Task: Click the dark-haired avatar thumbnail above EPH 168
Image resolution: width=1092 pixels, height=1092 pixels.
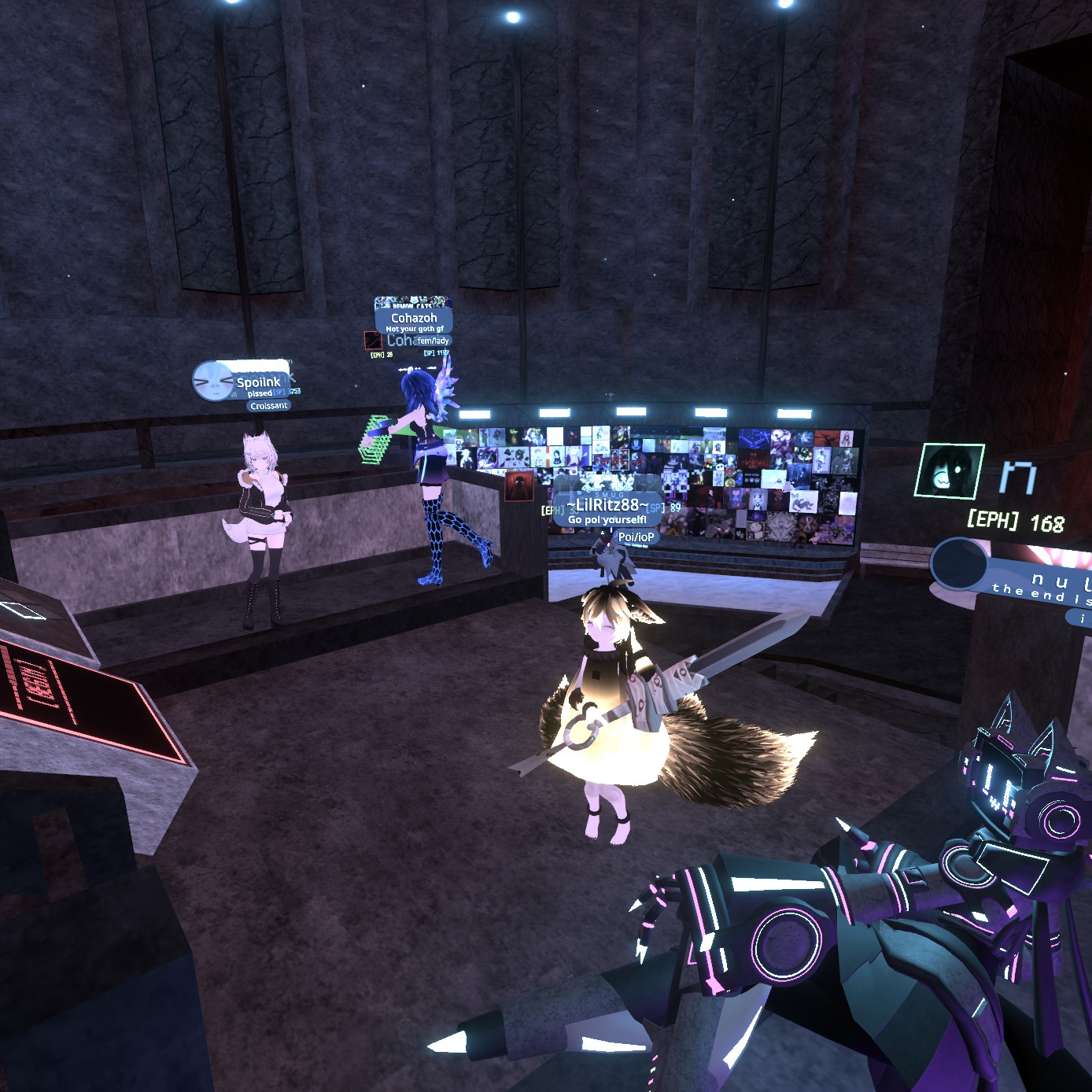Action: point(950,470)
